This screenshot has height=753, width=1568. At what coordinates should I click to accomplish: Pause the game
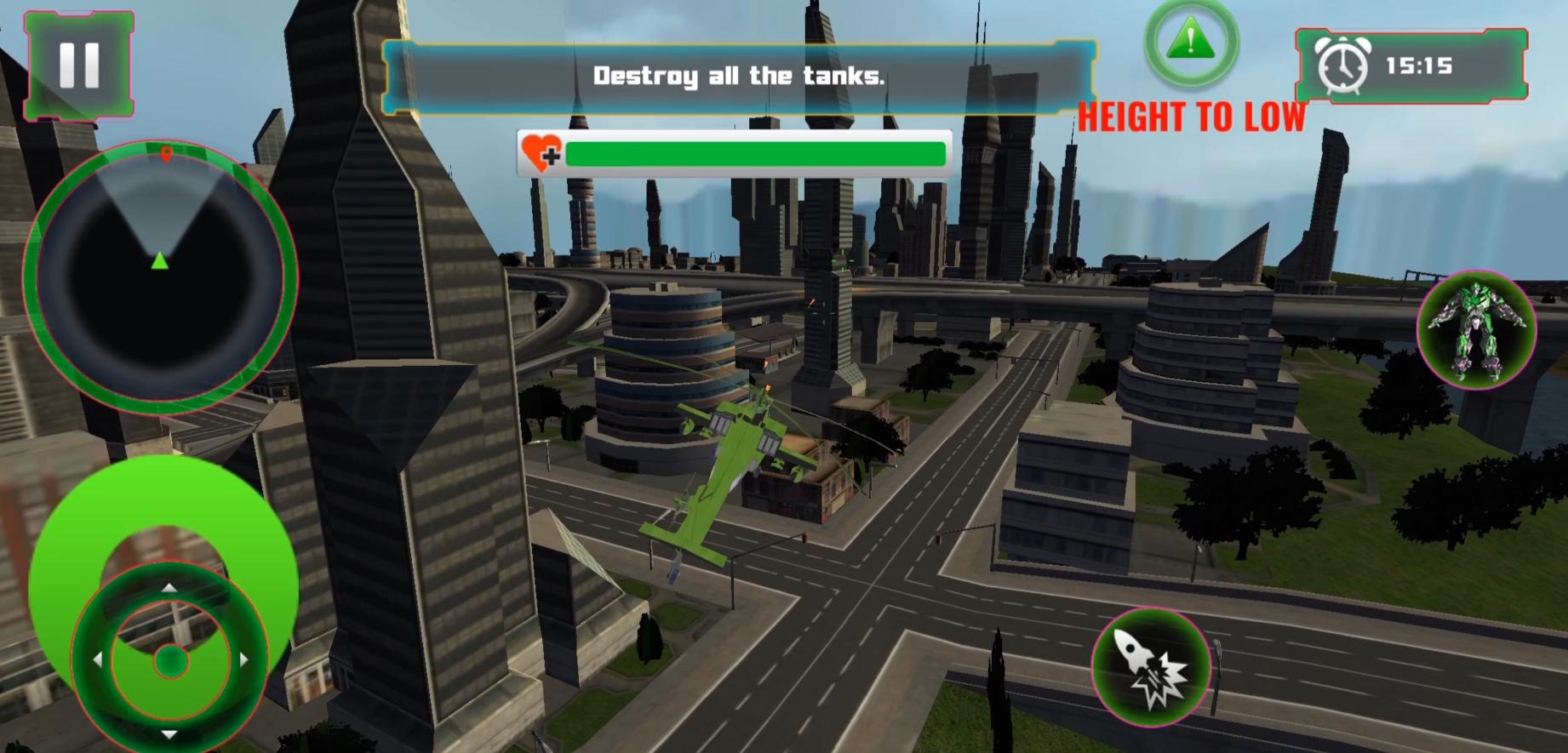pos(79,66)
